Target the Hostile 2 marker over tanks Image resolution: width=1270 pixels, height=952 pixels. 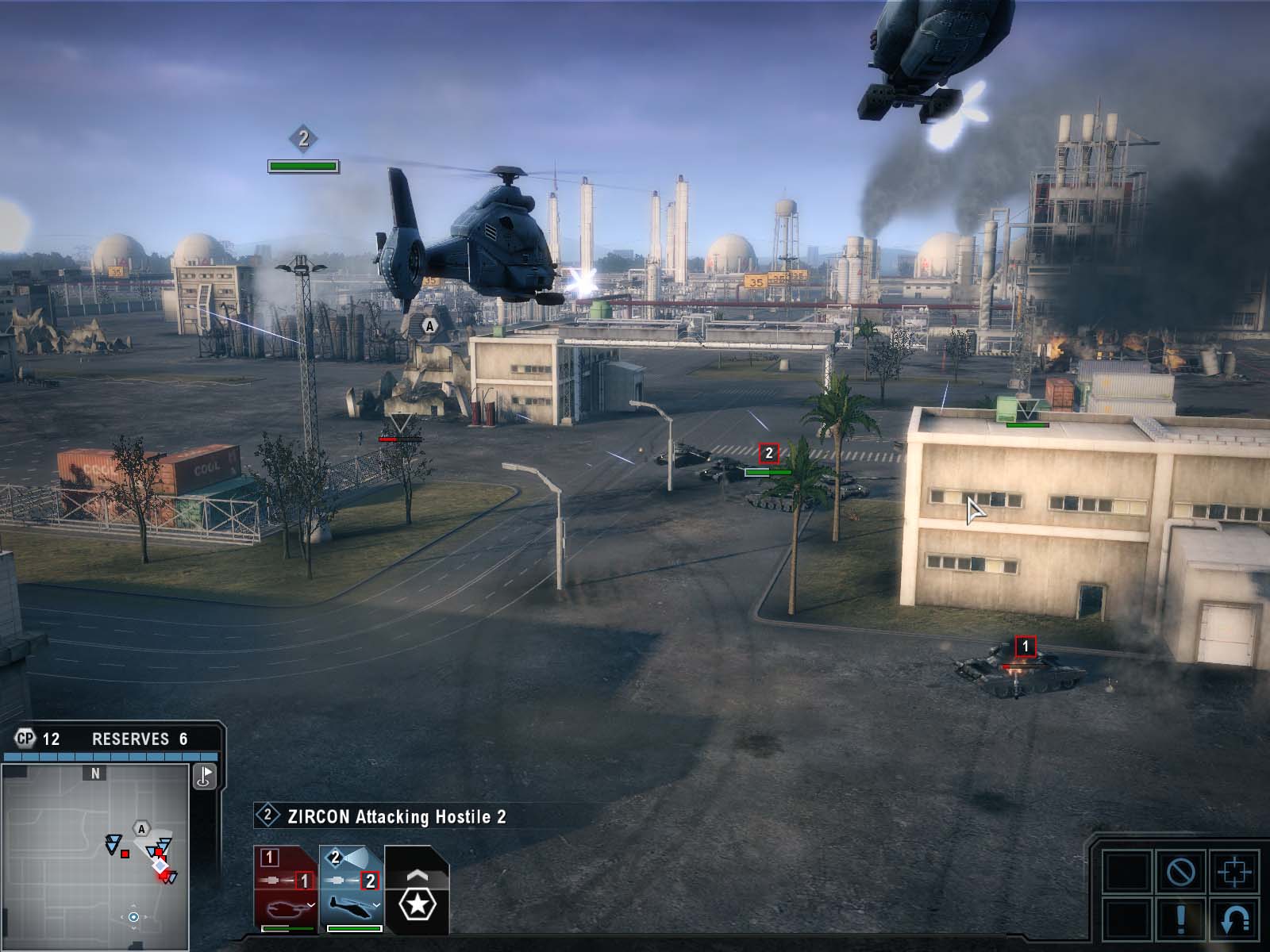click(x=768, y=454)
